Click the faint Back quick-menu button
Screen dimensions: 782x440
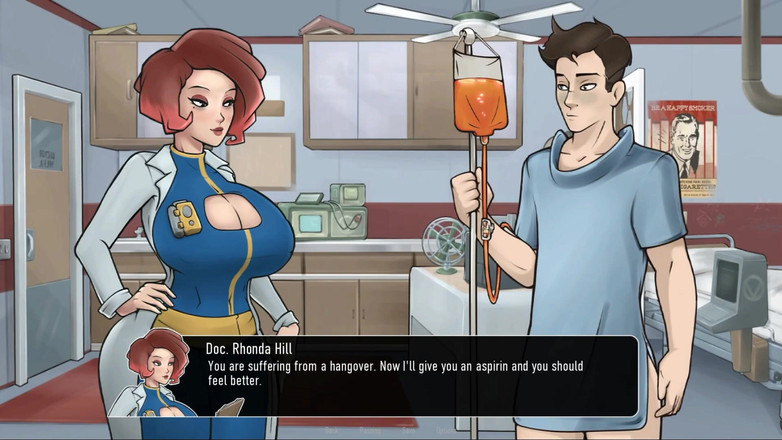point(332,431)
